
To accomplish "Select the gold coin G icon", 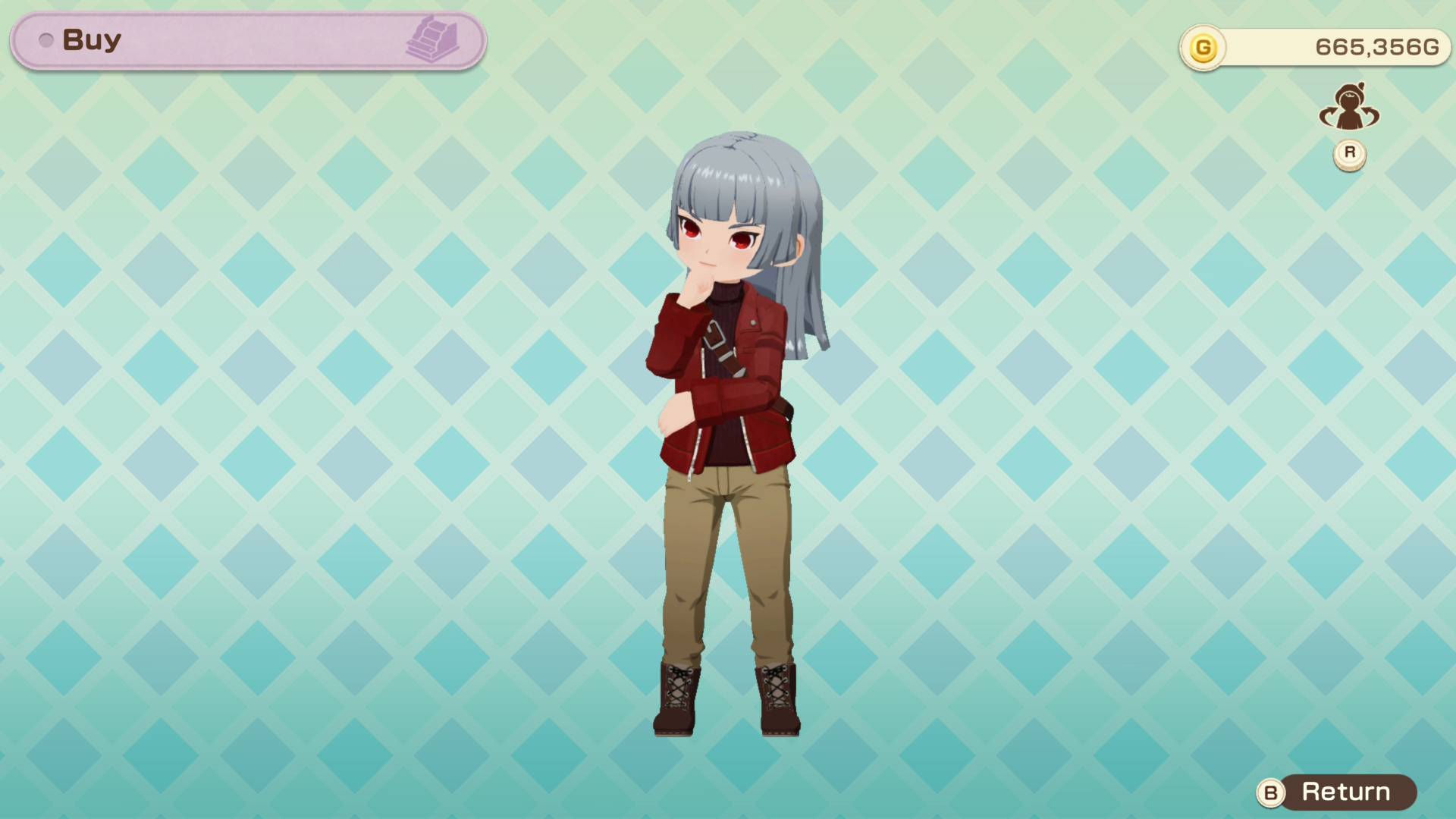I will click(1204, 47).
